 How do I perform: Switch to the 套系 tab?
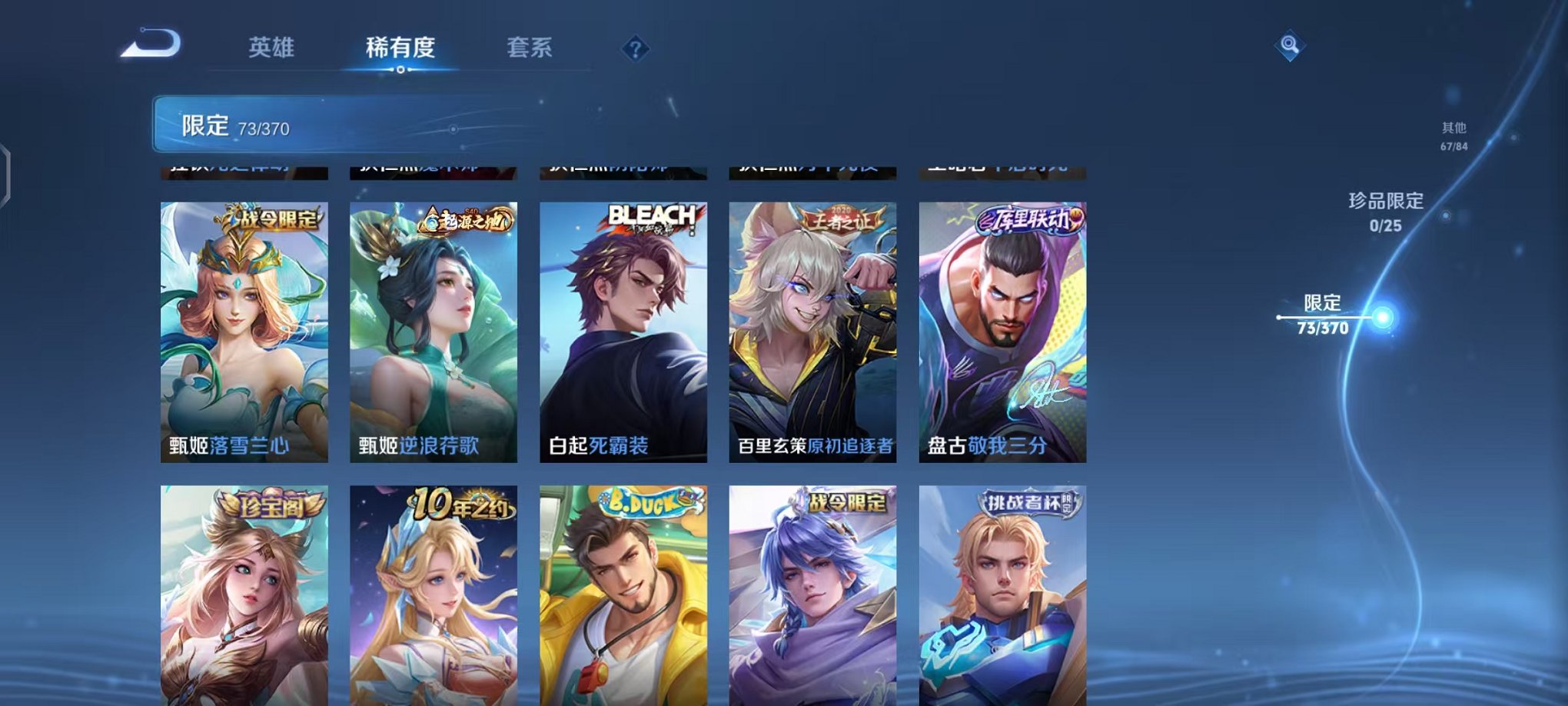click(537, 48)
